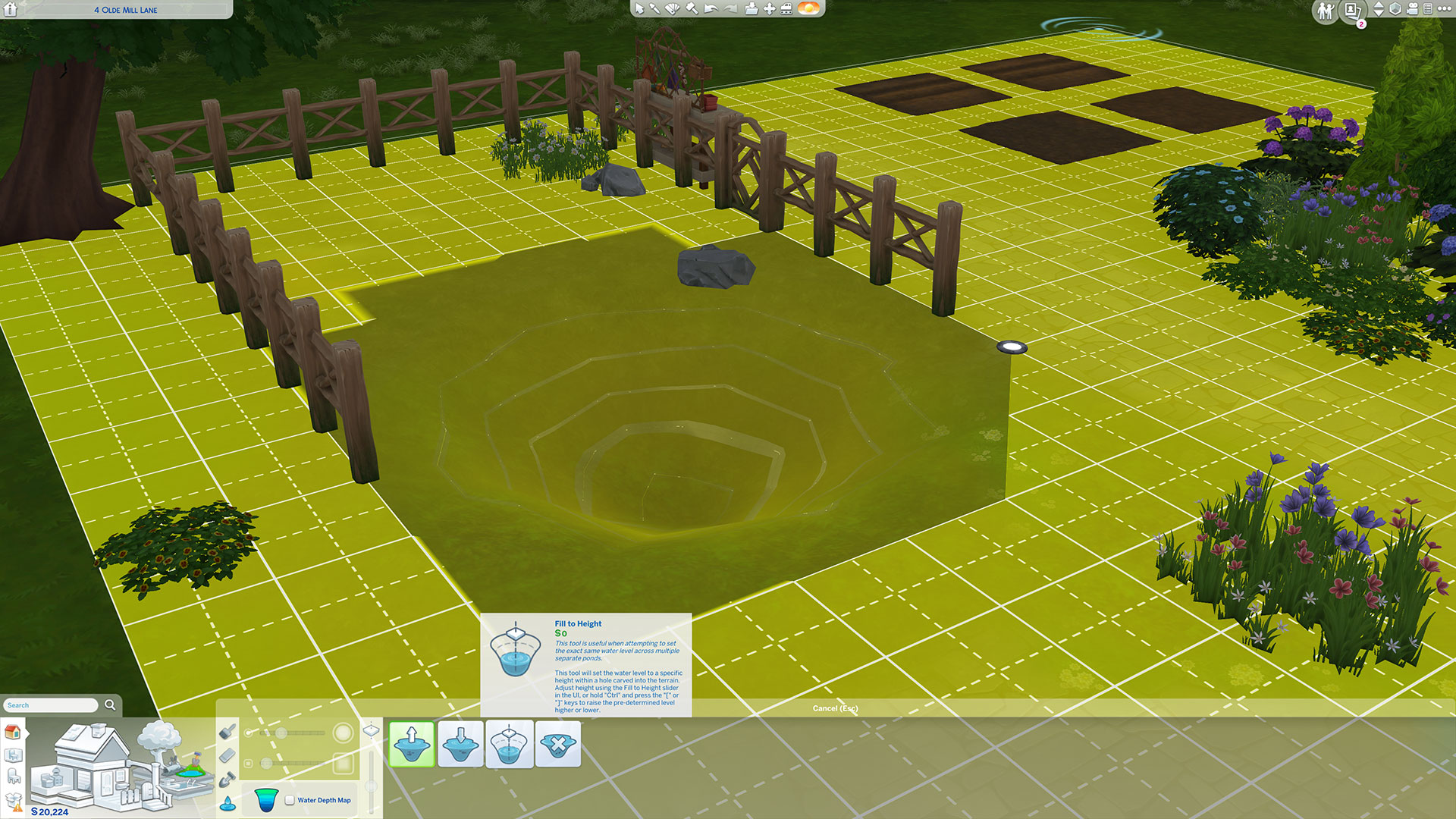Open Household management via the two-Sims icon
This screenshot has height=819, width=1456.
[x=1325, y=11]
